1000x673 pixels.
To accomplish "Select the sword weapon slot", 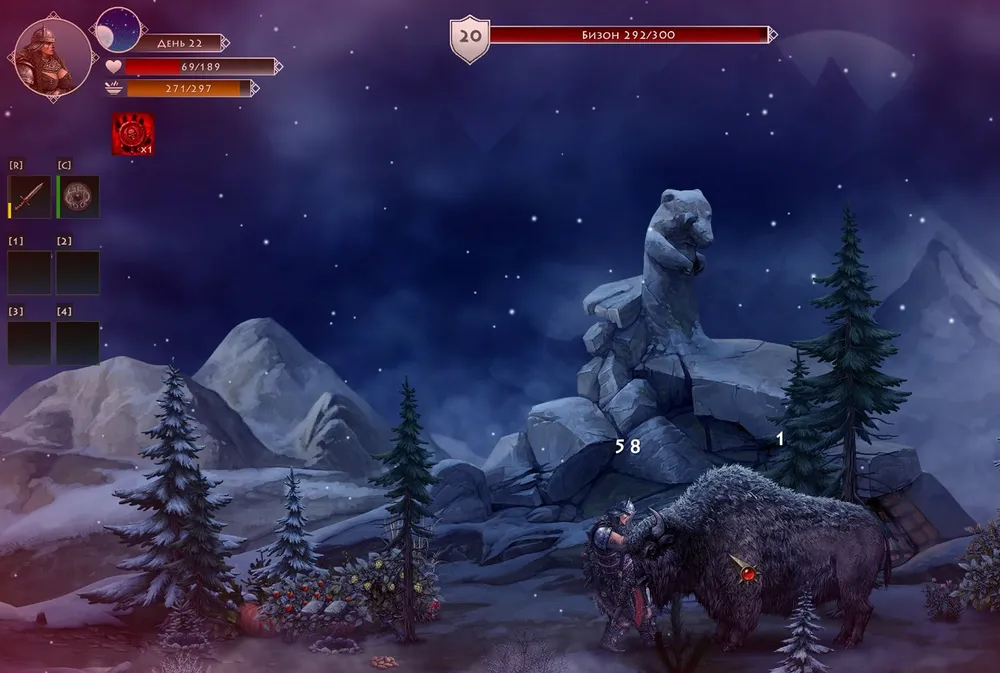I will tap(29, 197).
